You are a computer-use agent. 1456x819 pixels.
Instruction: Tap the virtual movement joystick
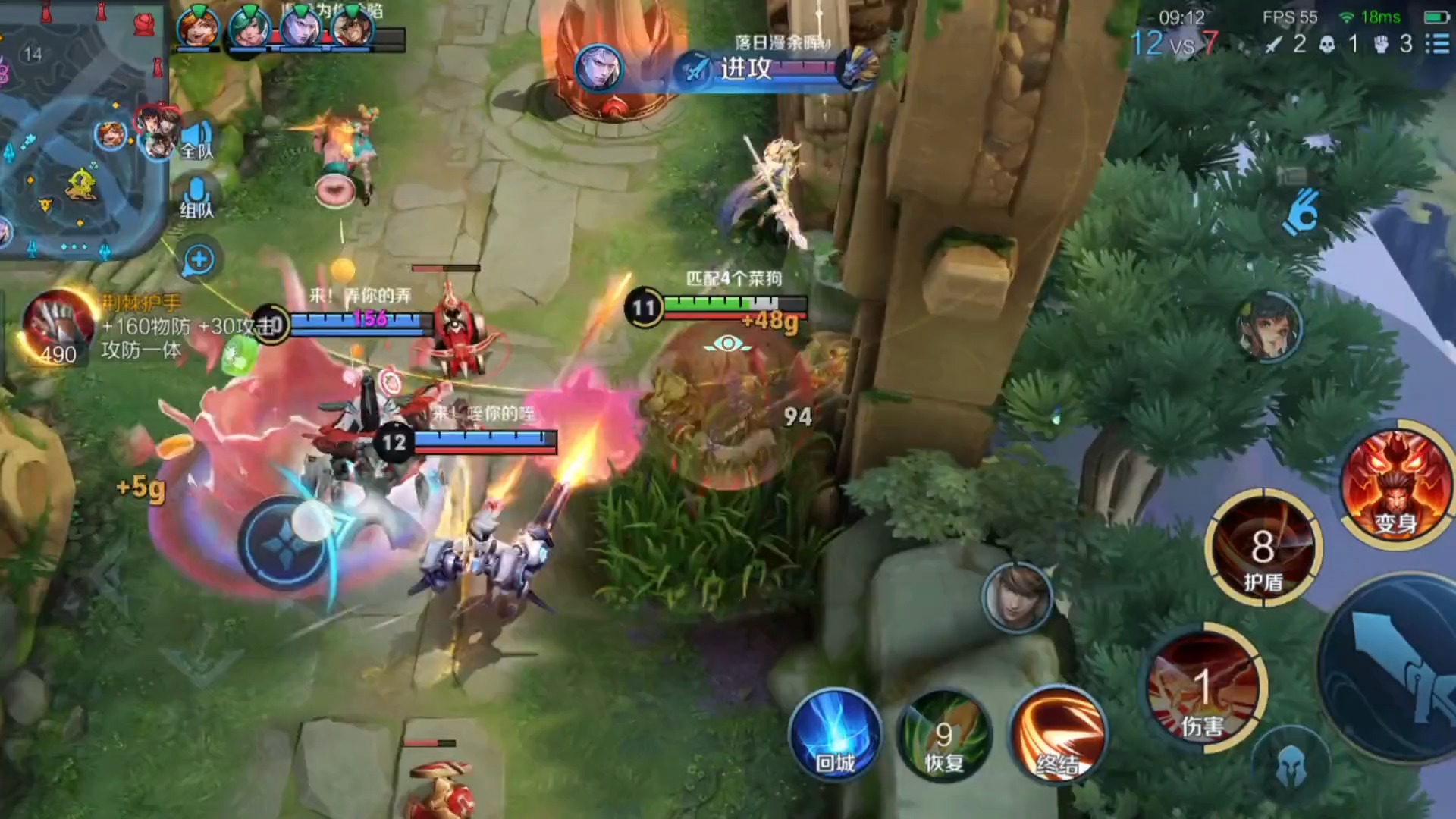pos(287,542)
